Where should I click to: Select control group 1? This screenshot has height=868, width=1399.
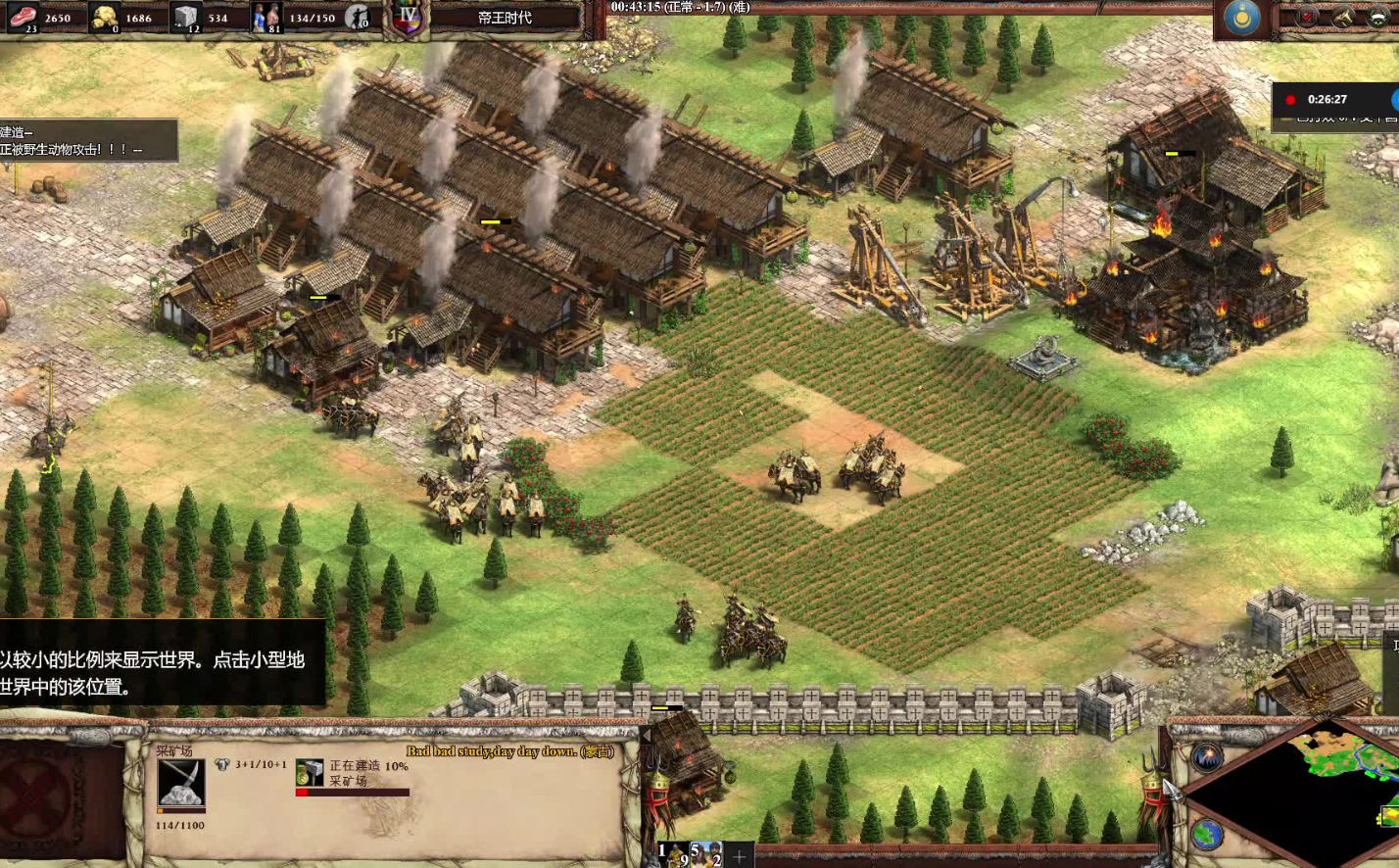[x=672, y=854]
